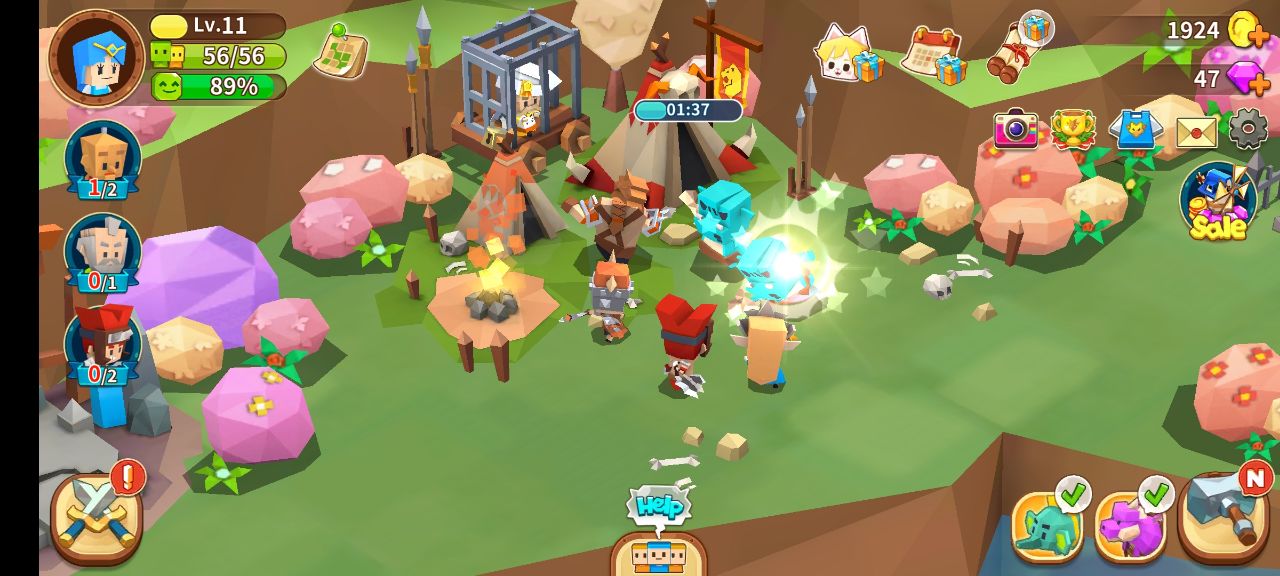Open the teal elephant pet button
The width and height of the screenshot is (1280, 576).
coord(1046,525)
